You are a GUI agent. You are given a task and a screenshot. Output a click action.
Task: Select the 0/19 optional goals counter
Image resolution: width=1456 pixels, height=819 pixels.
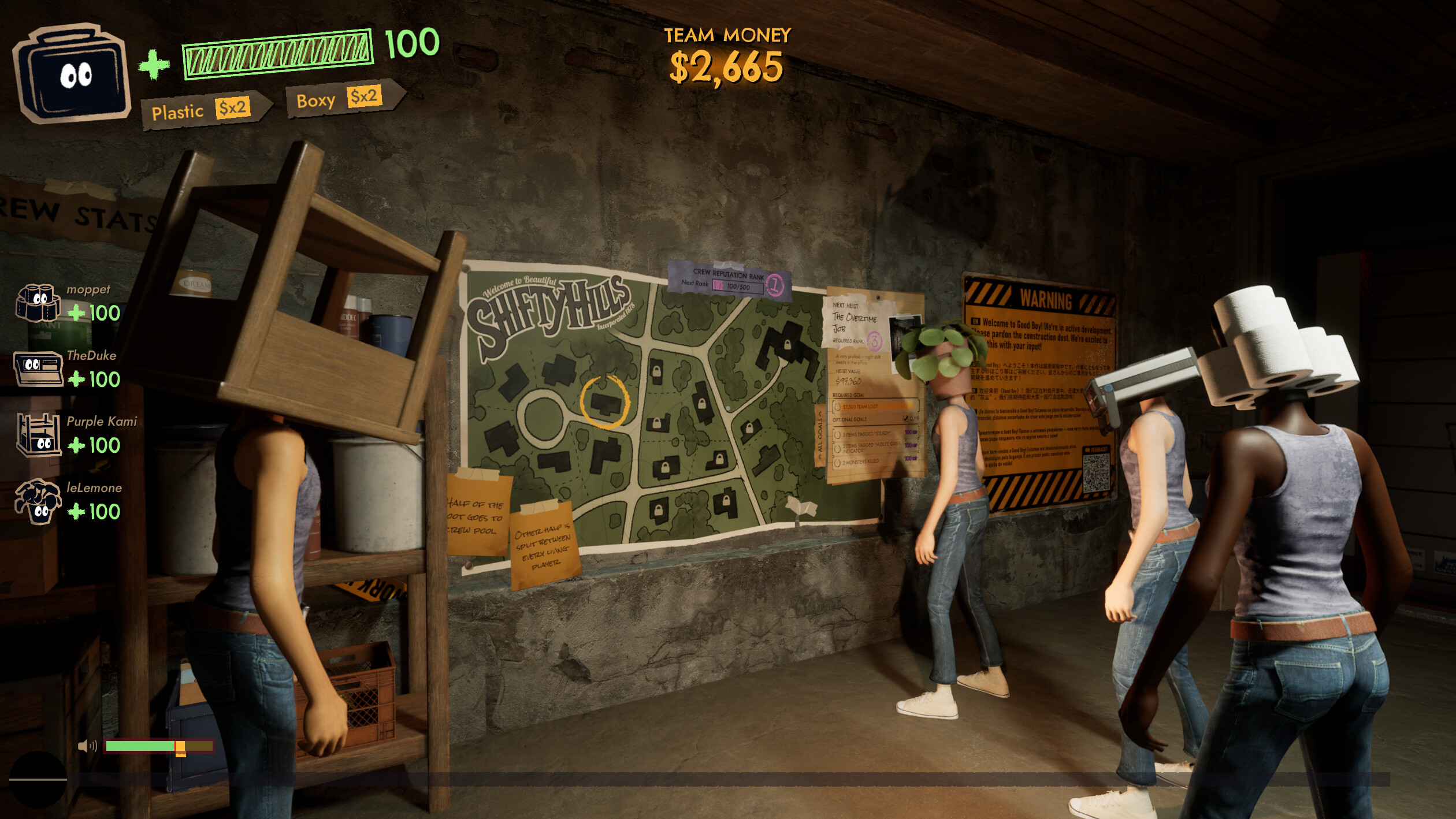pos(913,419)
